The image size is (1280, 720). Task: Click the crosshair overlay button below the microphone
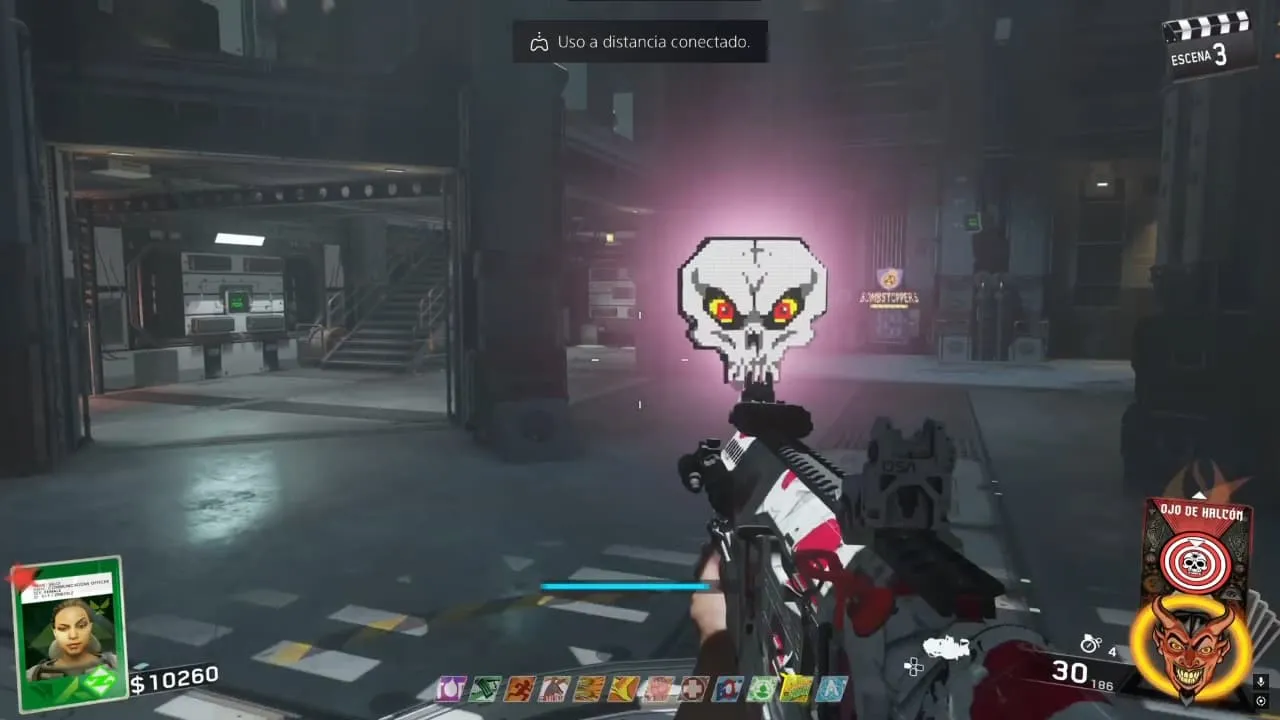1262,701
